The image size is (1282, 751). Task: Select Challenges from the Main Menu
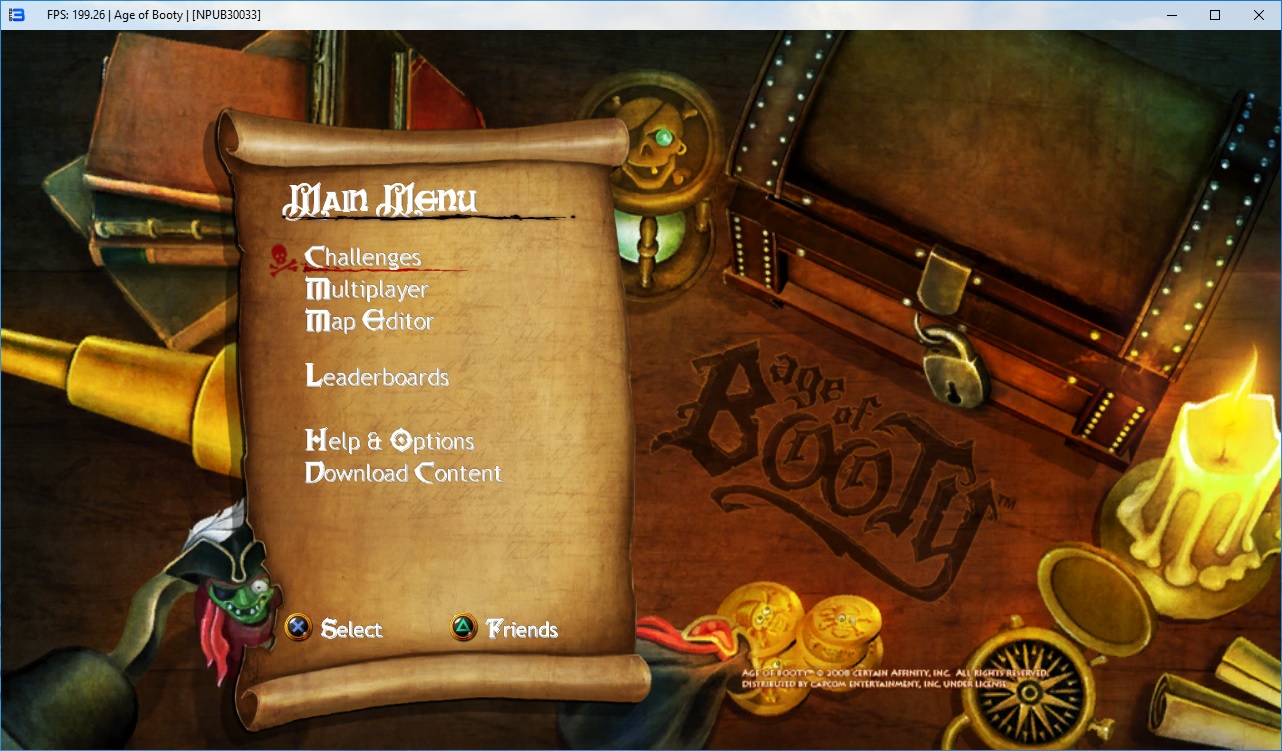pyautogui.click(x=363, y=258)
